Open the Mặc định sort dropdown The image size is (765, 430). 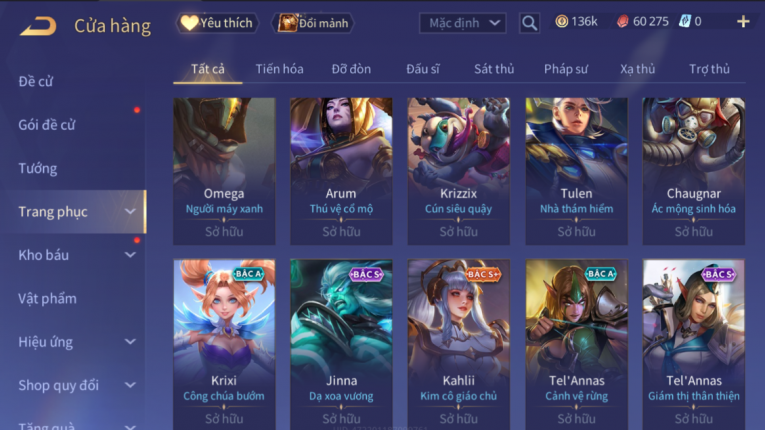pyautogui.click(x=462, y=22)
